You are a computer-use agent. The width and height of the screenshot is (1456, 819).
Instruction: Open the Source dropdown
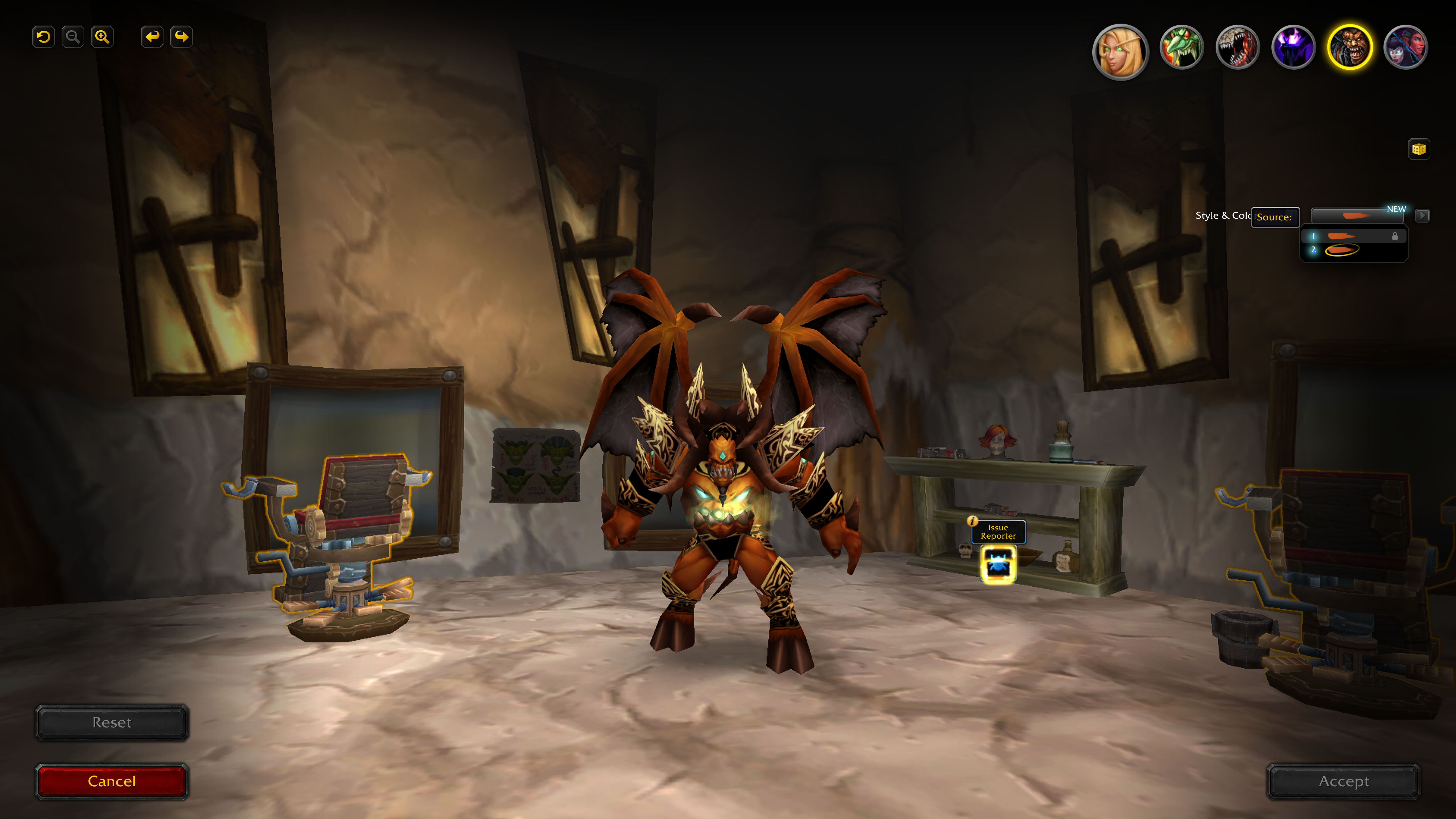pyautogui.click(x=1276, y=217)
